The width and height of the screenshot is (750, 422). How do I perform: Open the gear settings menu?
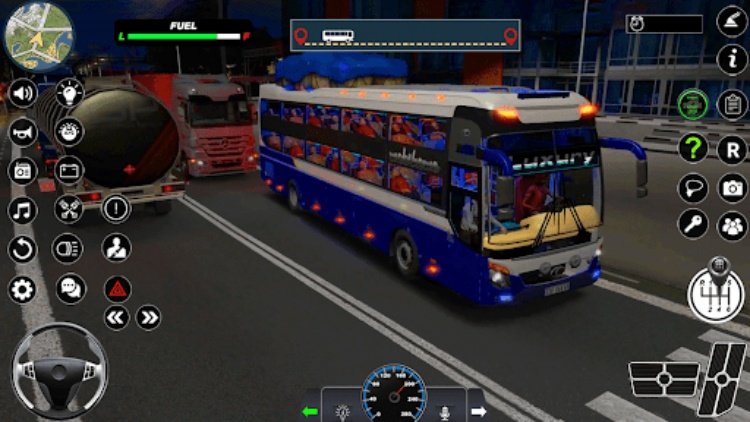pos(22,290)
